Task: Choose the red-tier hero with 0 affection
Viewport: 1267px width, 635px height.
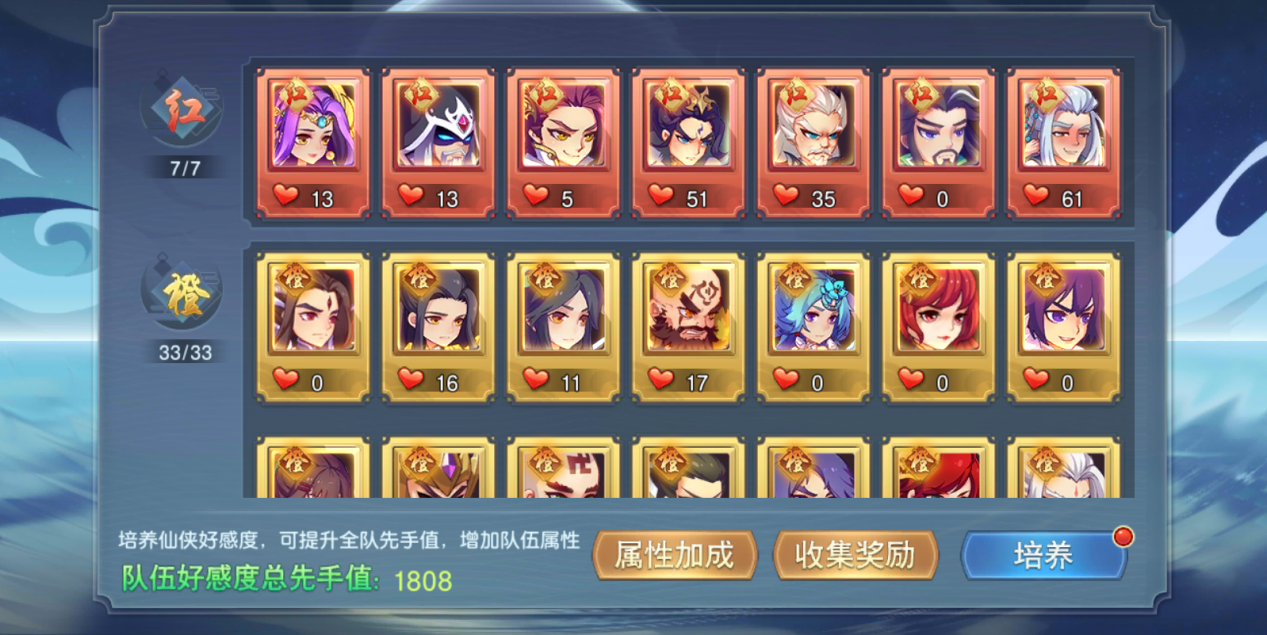Action: click(938, 142)
